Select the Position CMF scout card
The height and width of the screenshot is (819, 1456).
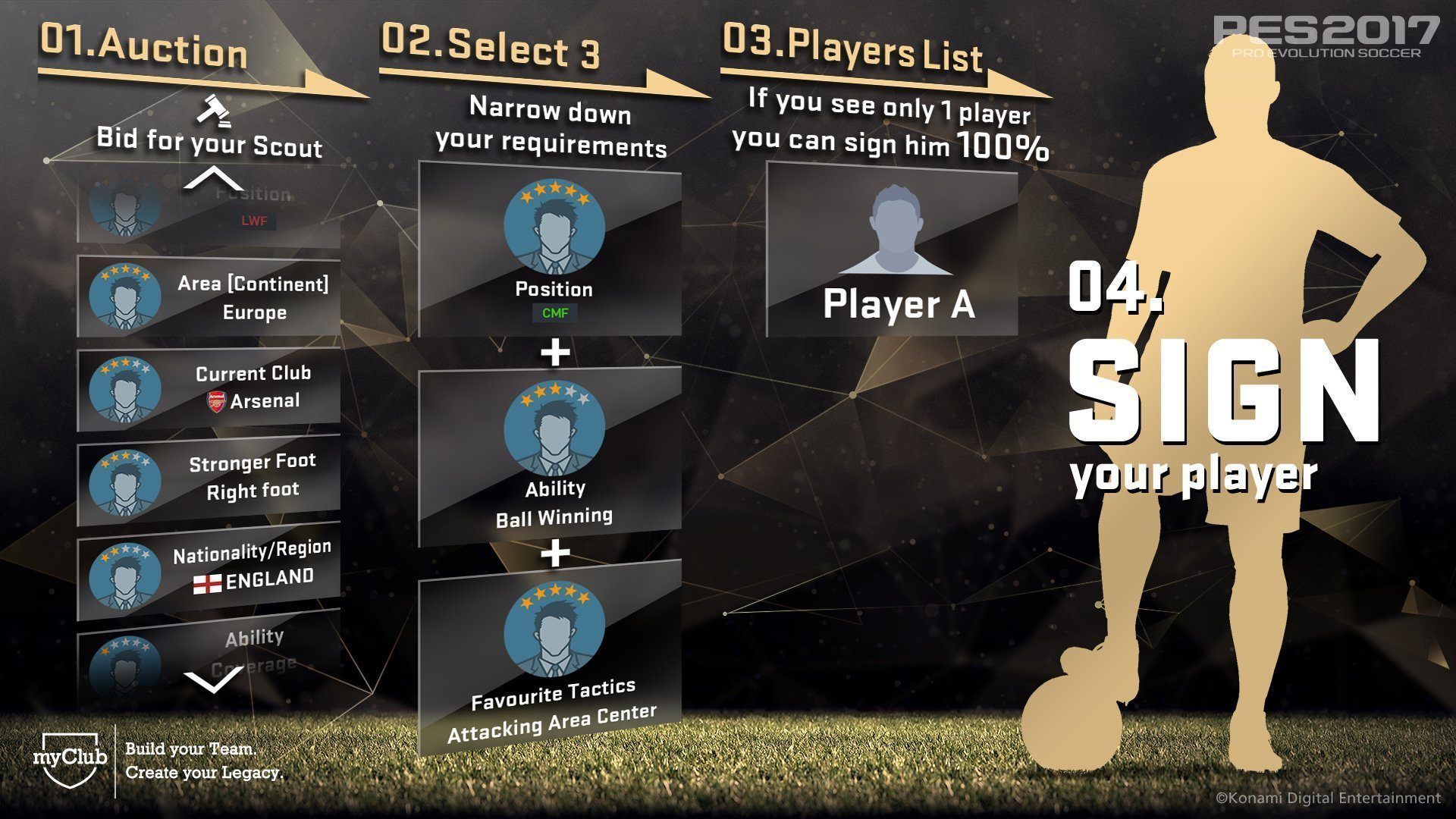point(551,254)
